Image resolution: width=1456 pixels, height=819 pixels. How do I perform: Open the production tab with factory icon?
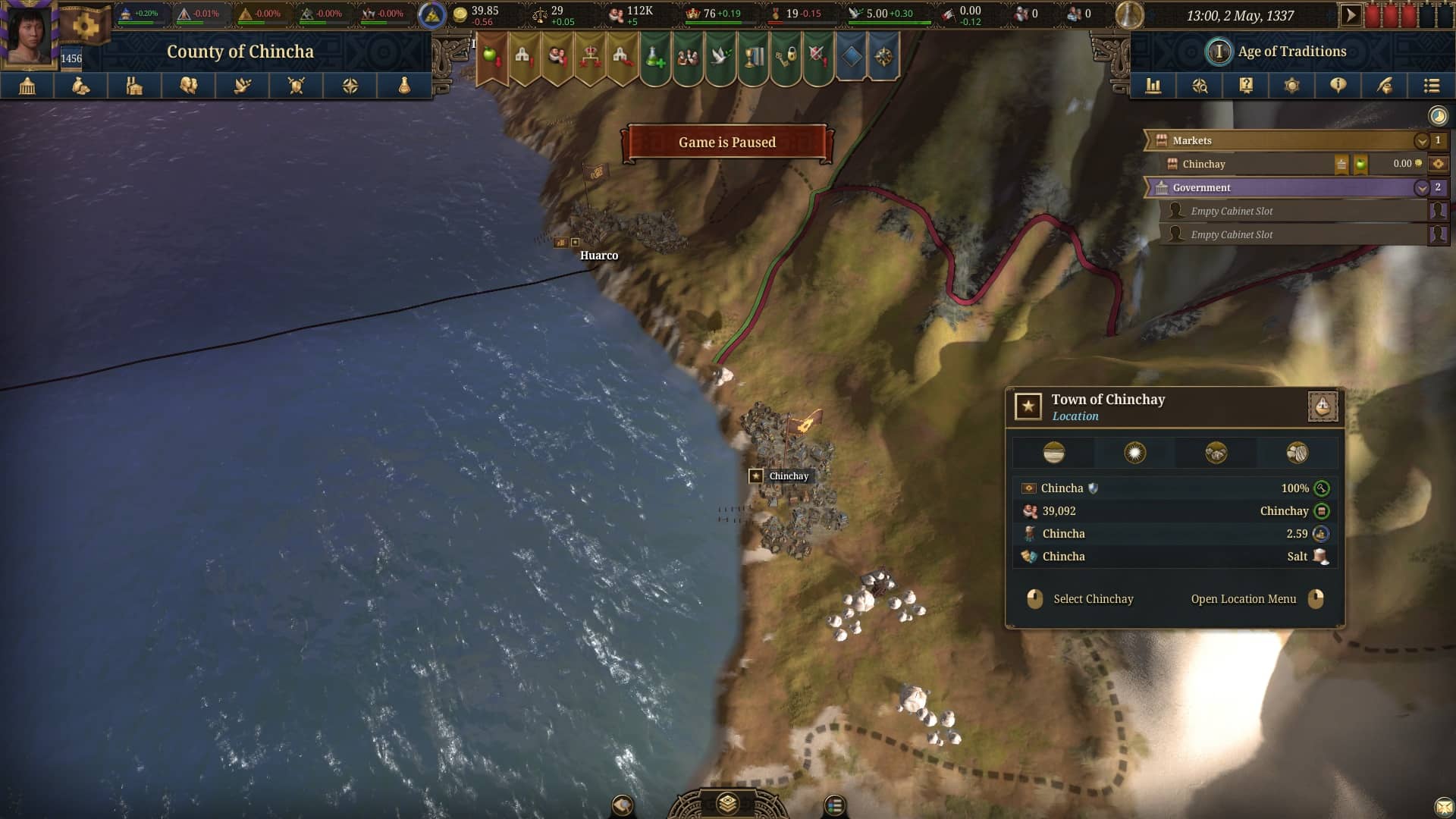click(134, 86)
